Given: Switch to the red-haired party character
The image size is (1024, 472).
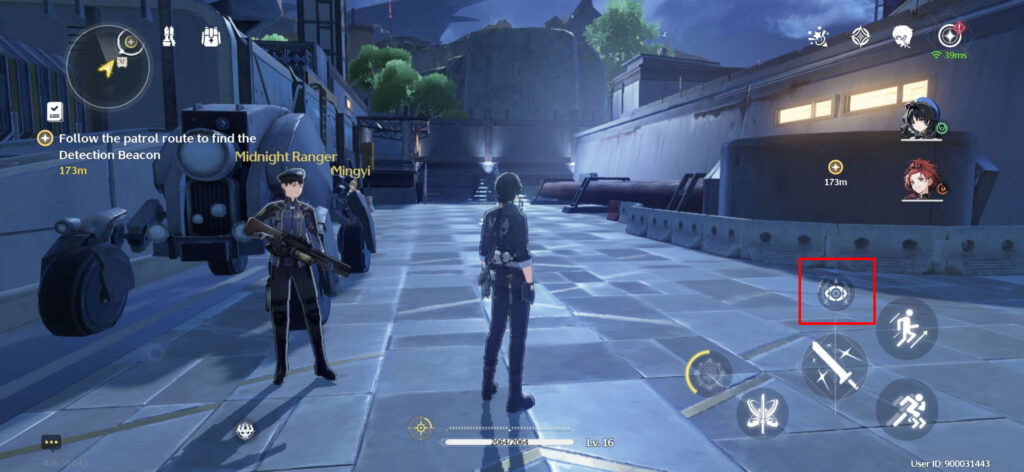Looking at the screenshot, I should tap(921, 180).
